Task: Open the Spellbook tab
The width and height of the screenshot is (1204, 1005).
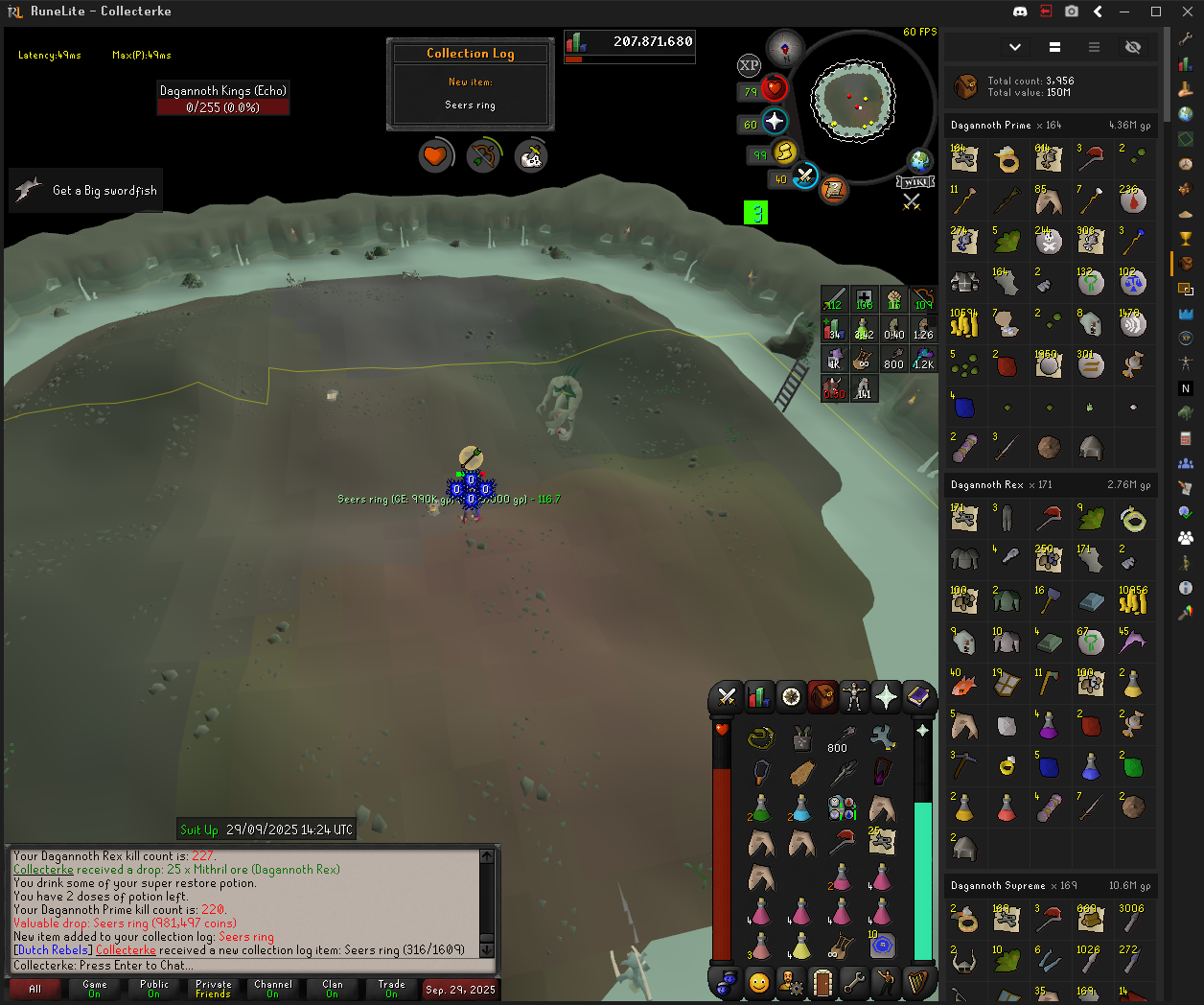Action: tap(918, 697)
